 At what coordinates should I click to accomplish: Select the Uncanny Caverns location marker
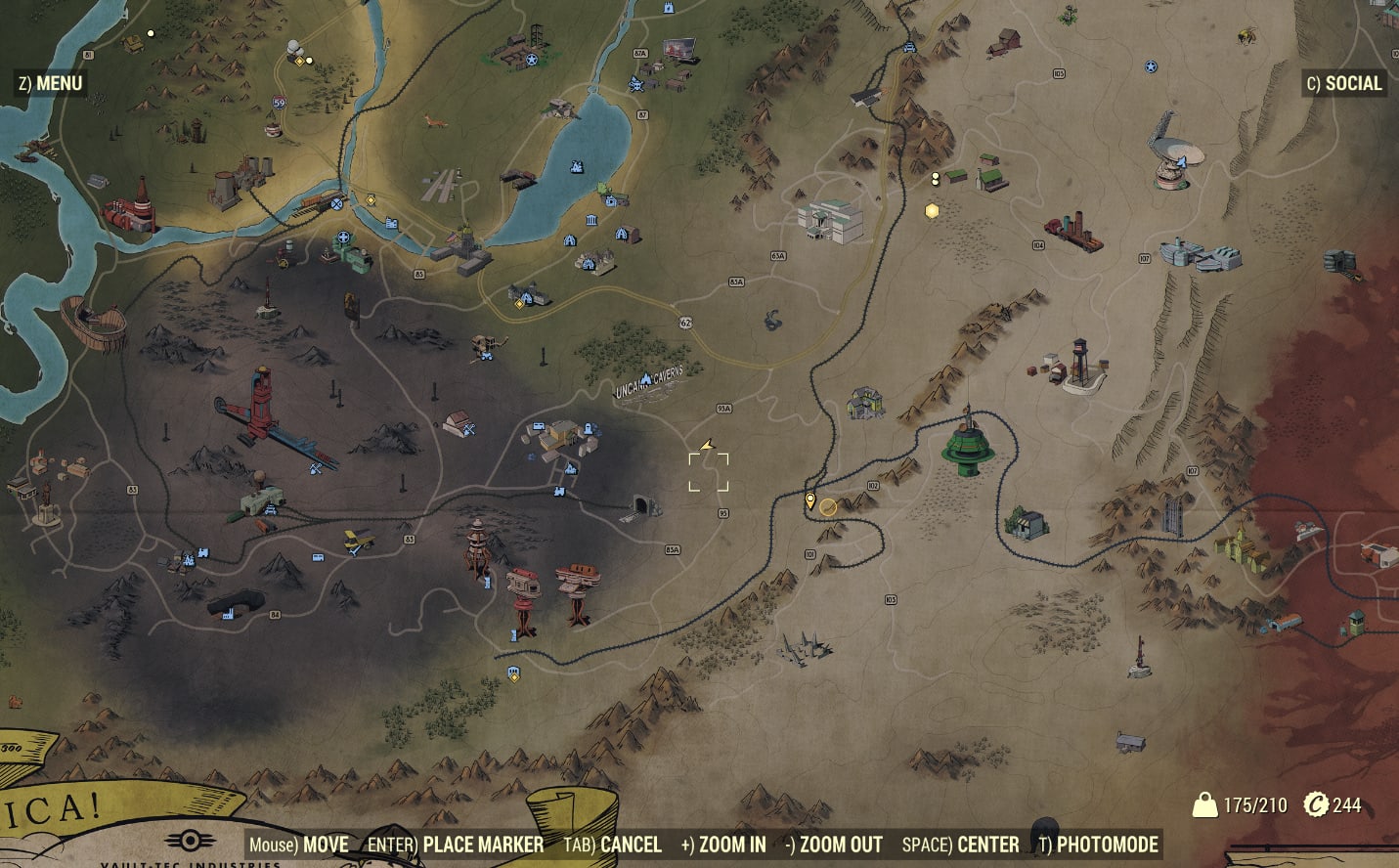pyautogui.click(x=649, y=383)
